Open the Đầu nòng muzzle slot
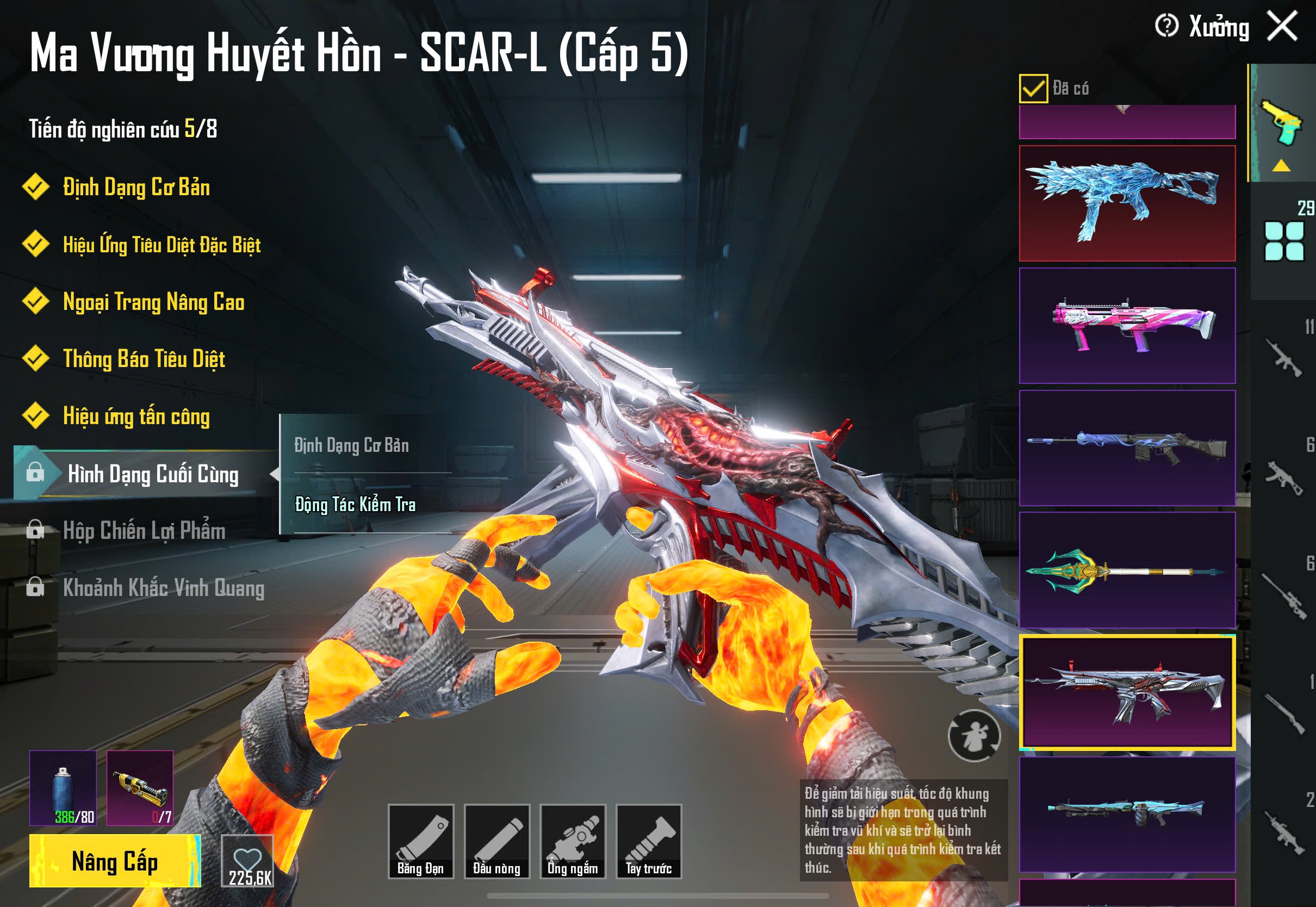The width and height of the screenshot is (1316, 907). (496, 842)
